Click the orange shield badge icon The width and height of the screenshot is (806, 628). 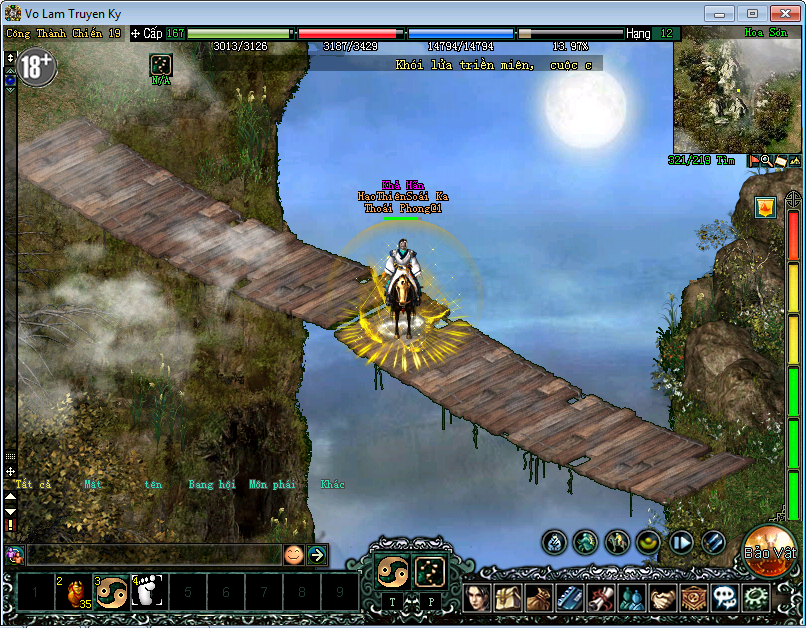765,208
